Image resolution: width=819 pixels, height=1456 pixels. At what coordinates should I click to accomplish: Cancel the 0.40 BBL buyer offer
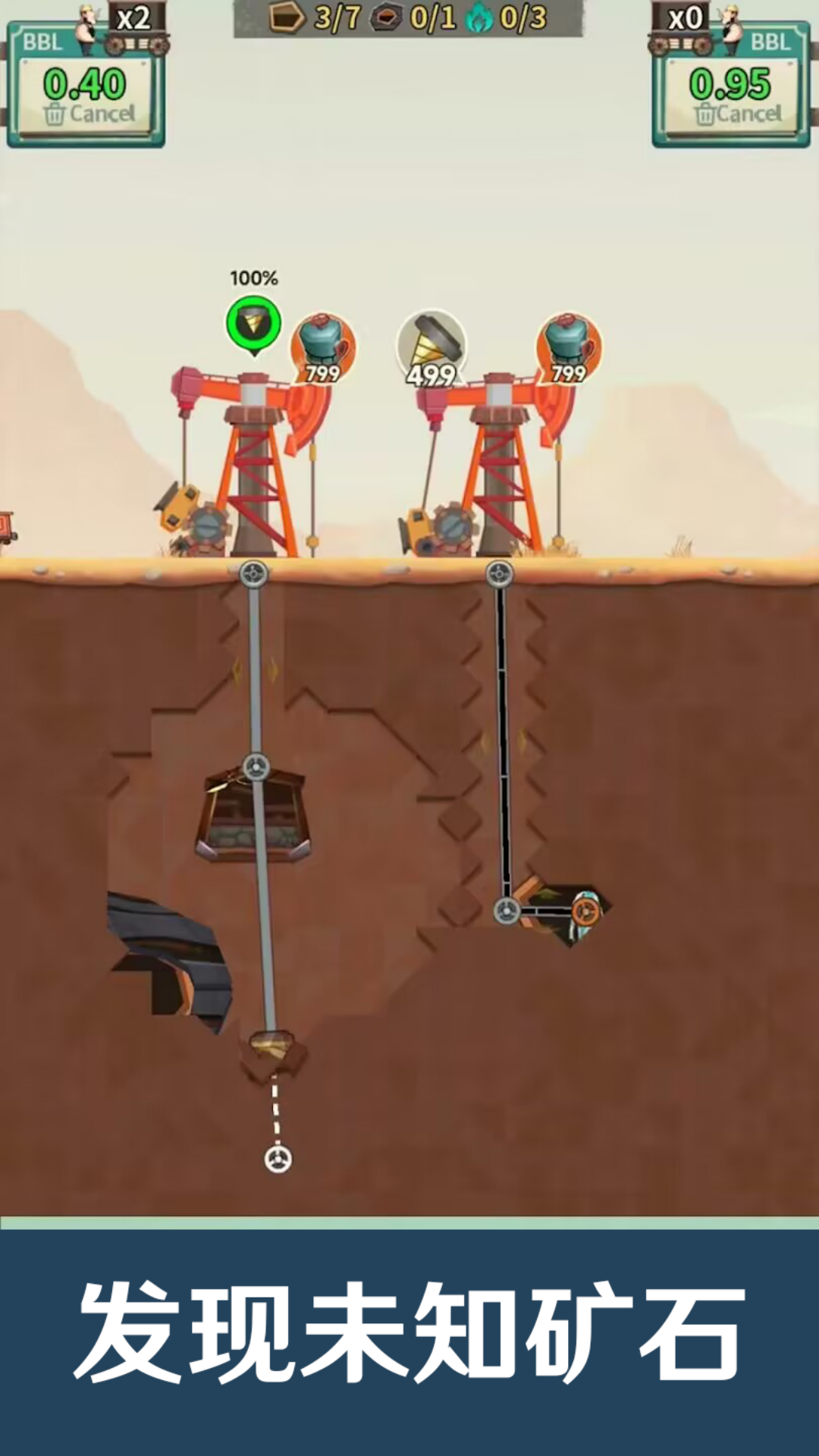point(89,115)
